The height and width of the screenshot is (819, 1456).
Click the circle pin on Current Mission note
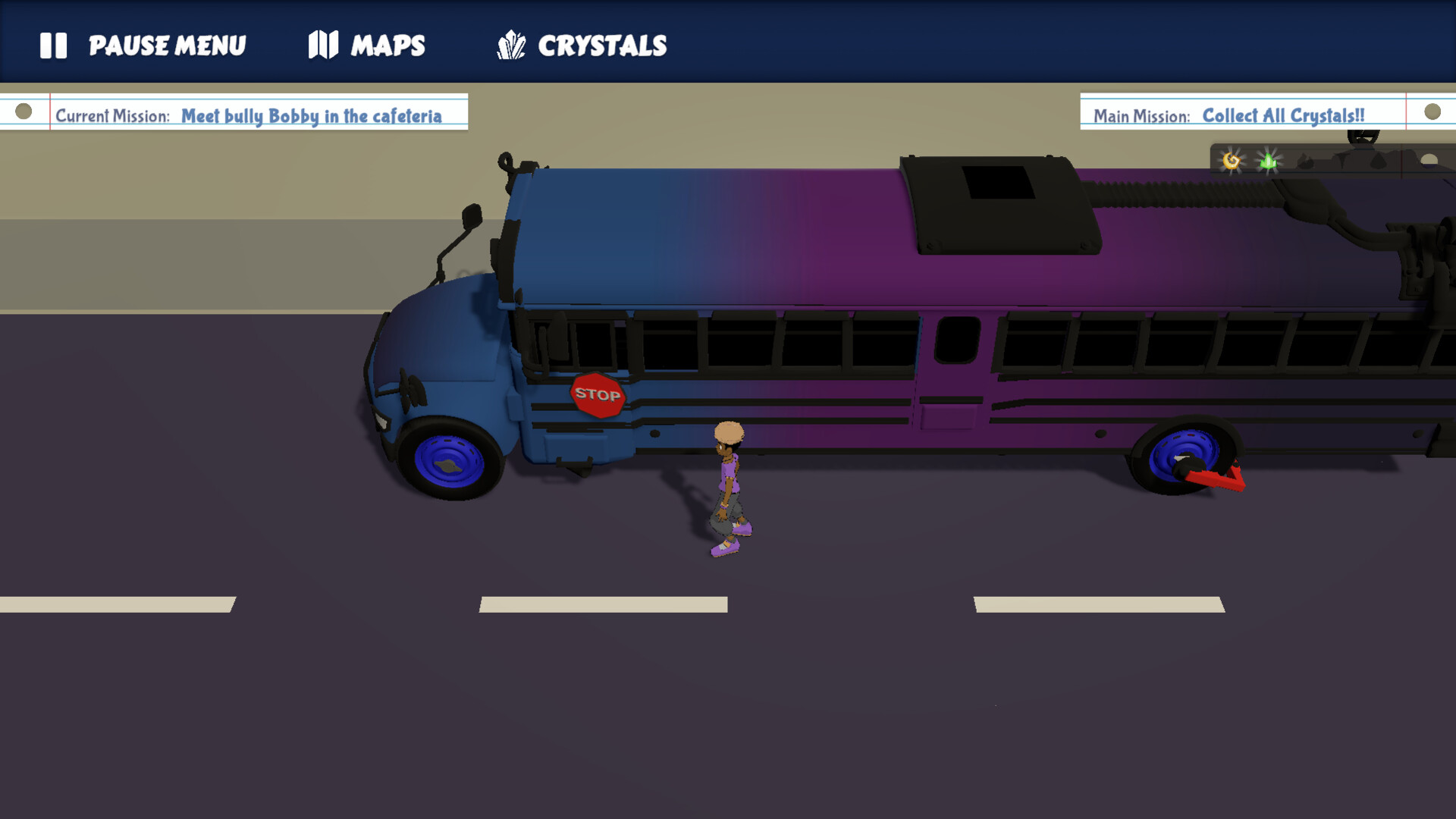(24, 112)
